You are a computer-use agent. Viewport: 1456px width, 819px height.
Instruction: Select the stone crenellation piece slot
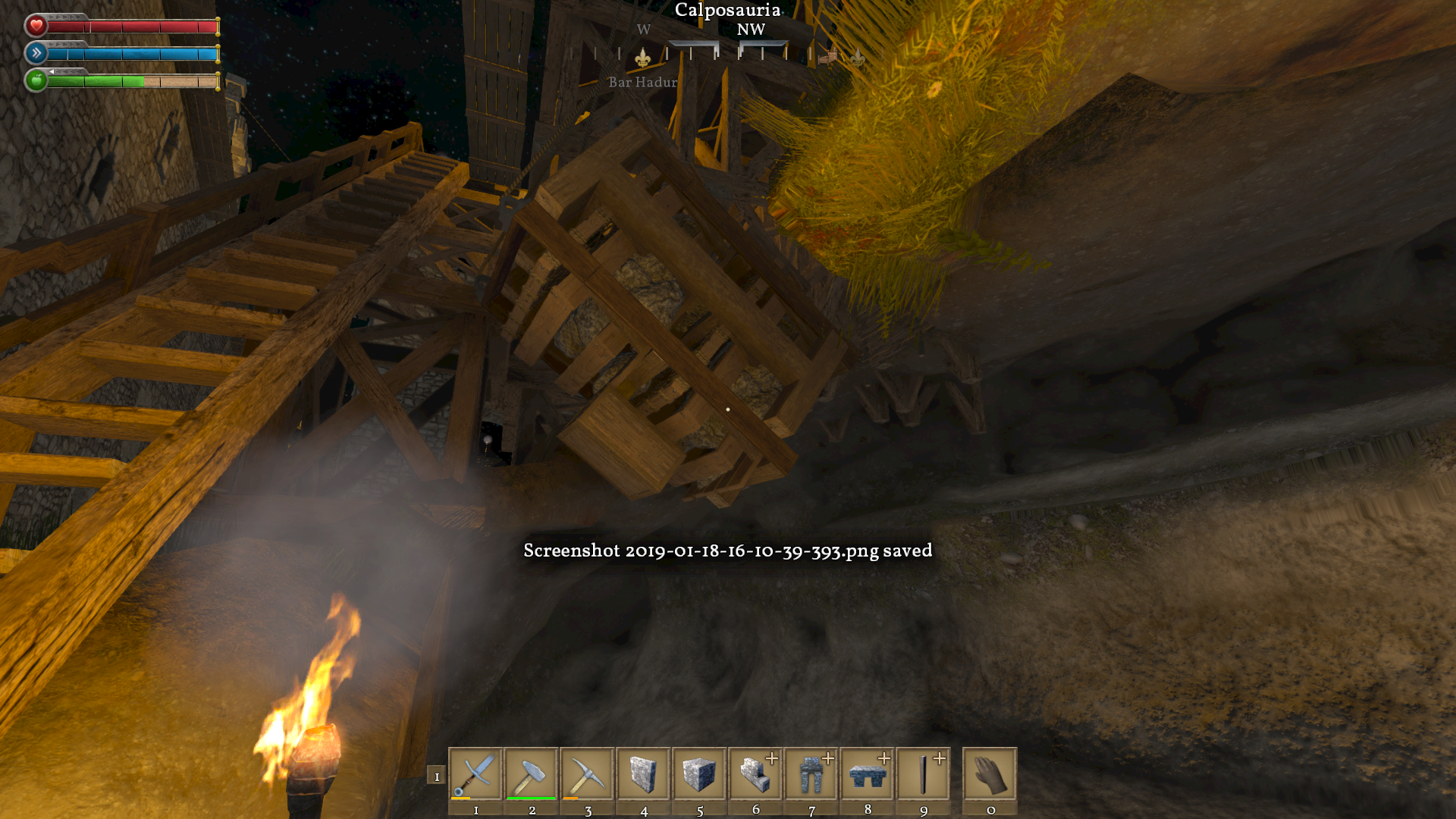868,774
